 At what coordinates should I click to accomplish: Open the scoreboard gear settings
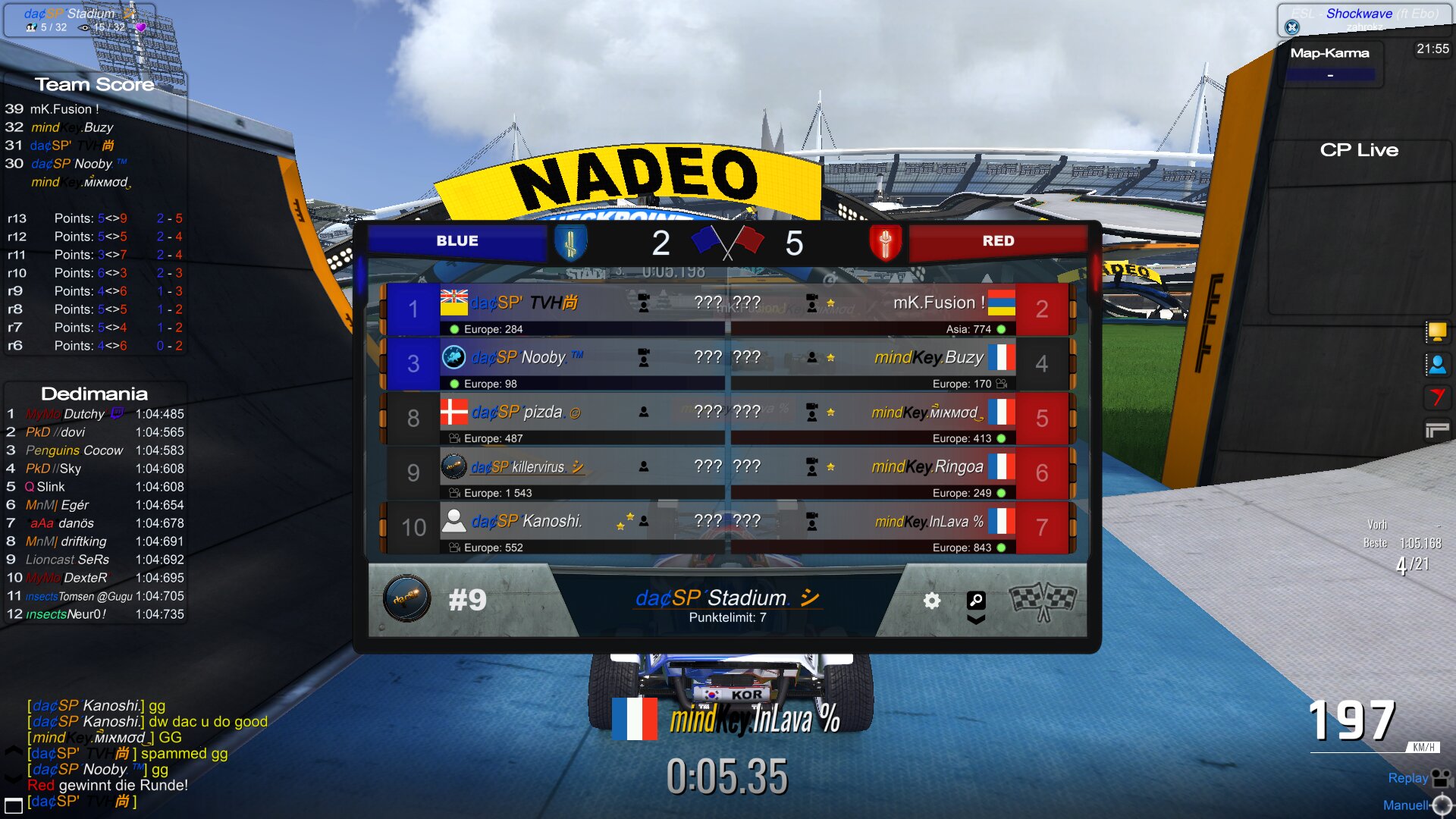[x=931, y=601]
